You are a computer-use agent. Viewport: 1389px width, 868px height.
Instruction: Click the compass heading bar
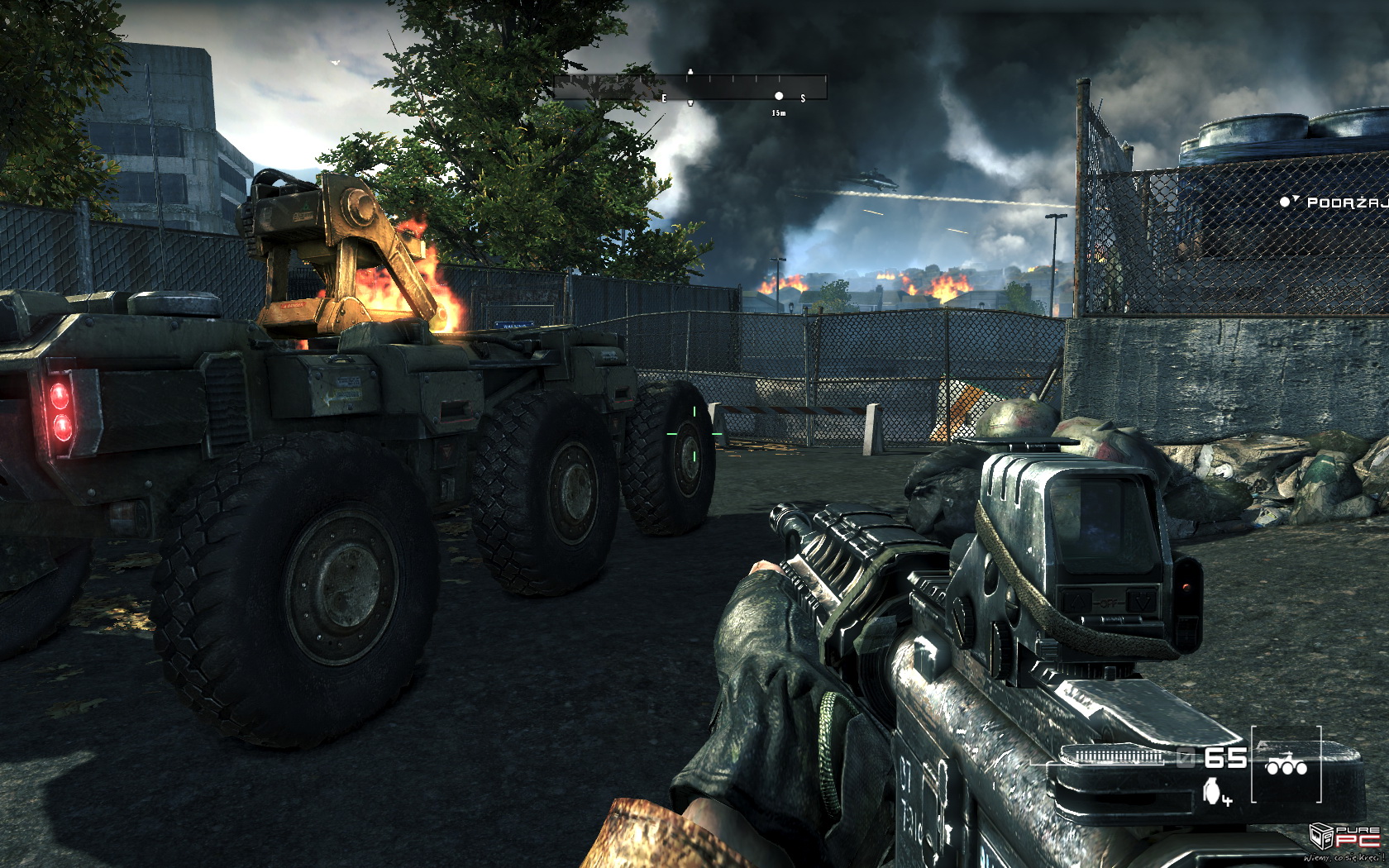click(690, 88)
